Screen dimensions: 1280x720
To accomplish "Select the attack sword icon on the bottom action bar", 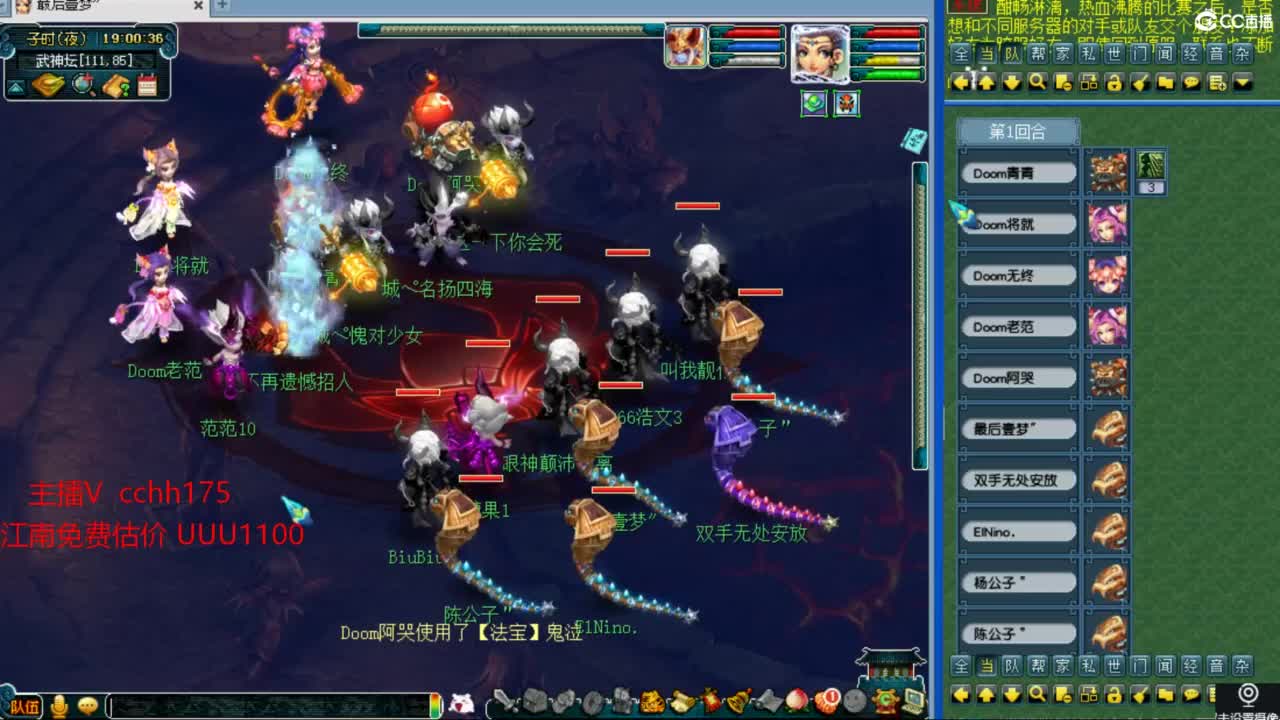I will (502, 703).
